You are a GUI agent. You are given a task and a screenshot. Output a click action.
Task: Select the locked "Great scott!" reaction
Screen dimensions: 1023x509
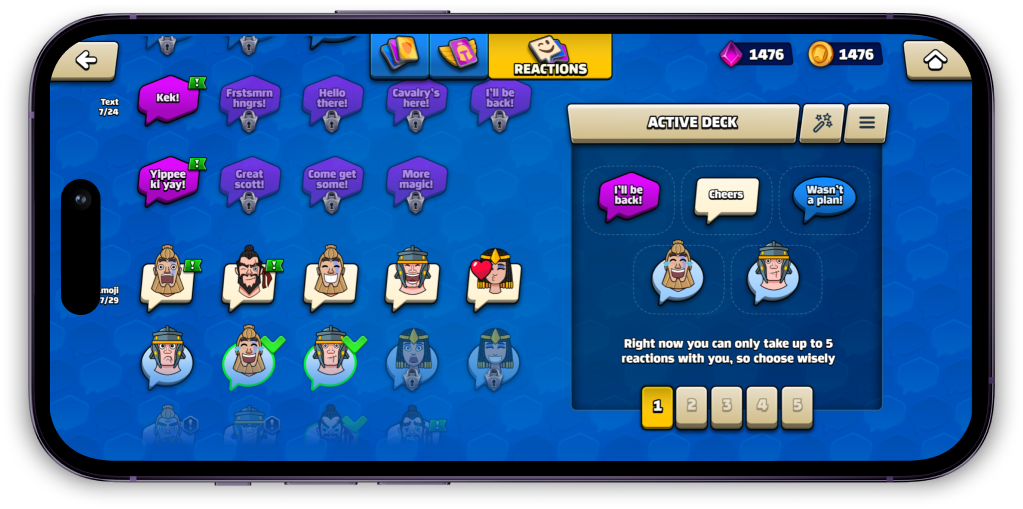click(x=249, y=182)
